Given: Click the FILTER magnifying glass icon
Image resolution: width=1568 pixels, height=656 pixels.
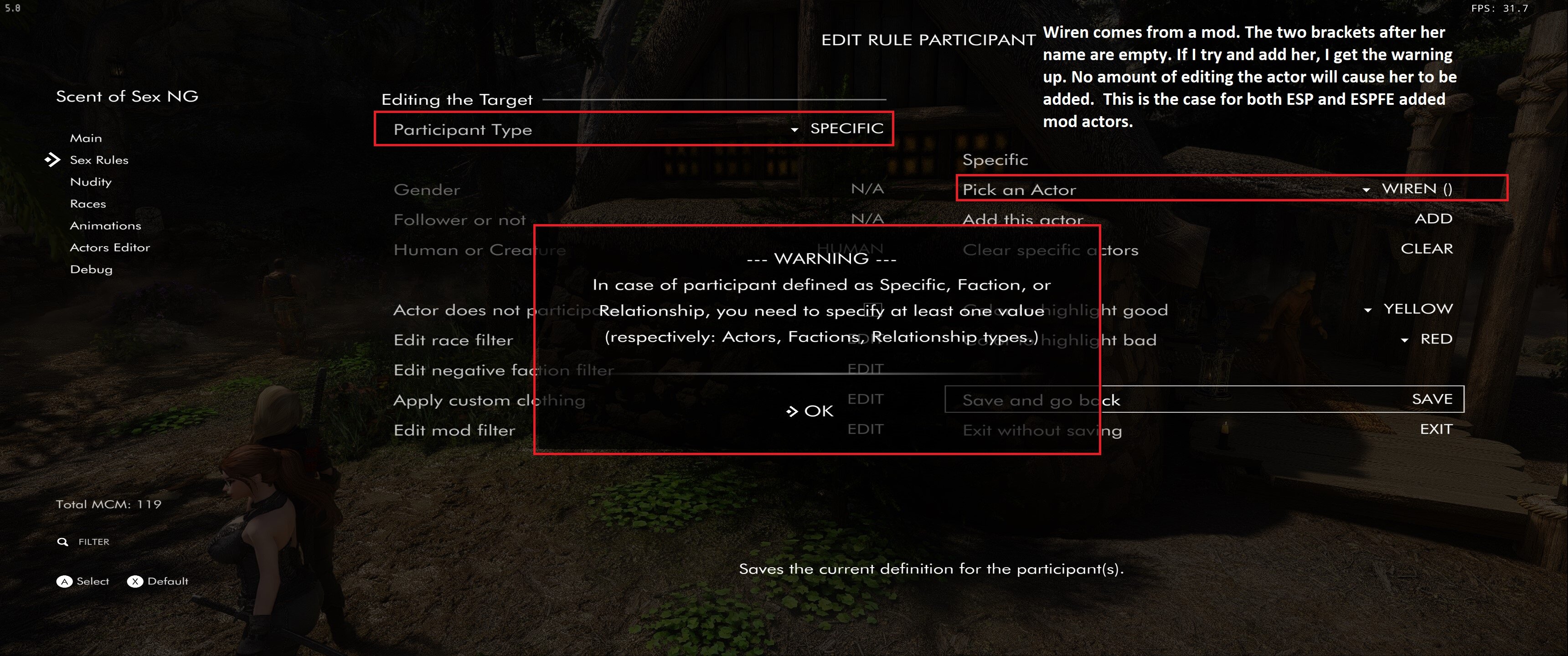Looking at the screenshot, I should click(x=64, y=541).
